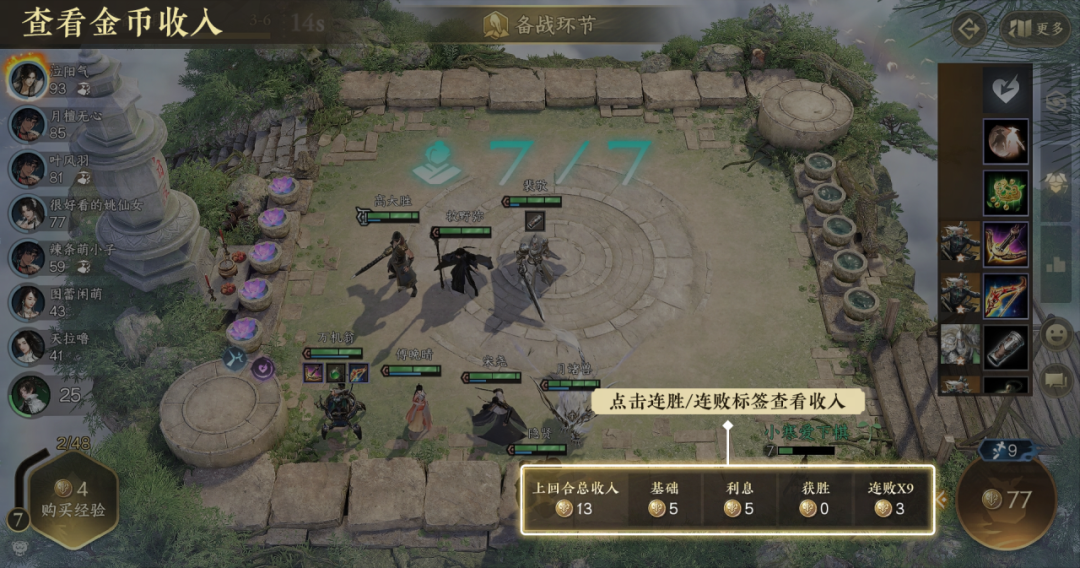
Task: Select the scroll tube item slot
Action: tap(1006, 347)
